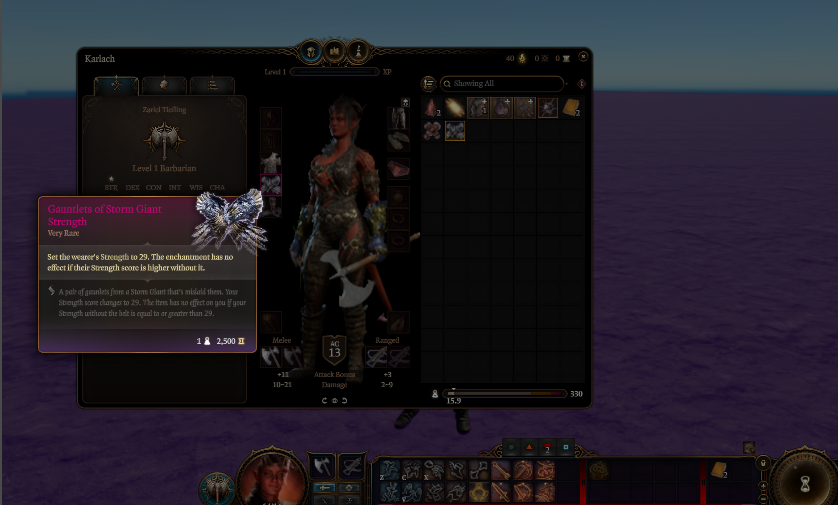Open the axe-emblem character overview tab
838x505 pixels.
tap(116, 86)
